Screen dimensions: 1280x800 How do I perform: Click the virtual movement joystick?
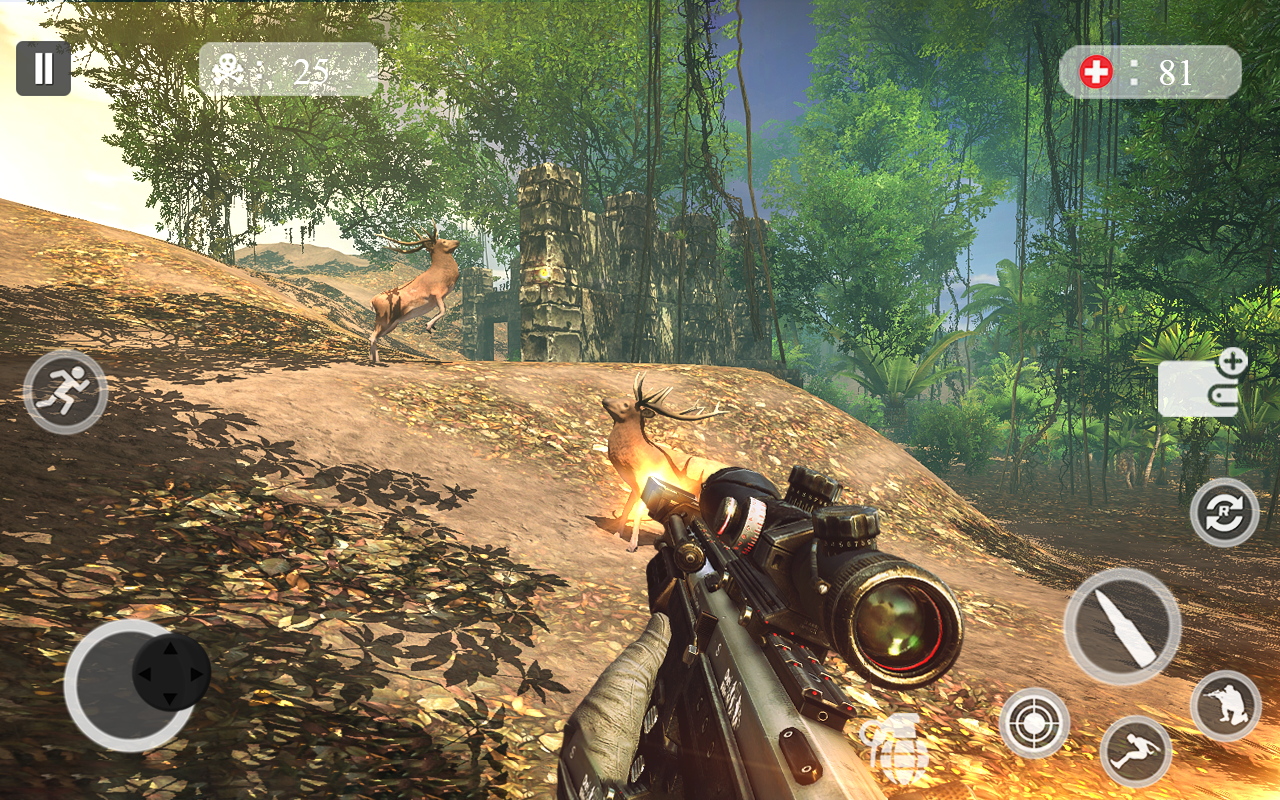click(x=170, y=673)
